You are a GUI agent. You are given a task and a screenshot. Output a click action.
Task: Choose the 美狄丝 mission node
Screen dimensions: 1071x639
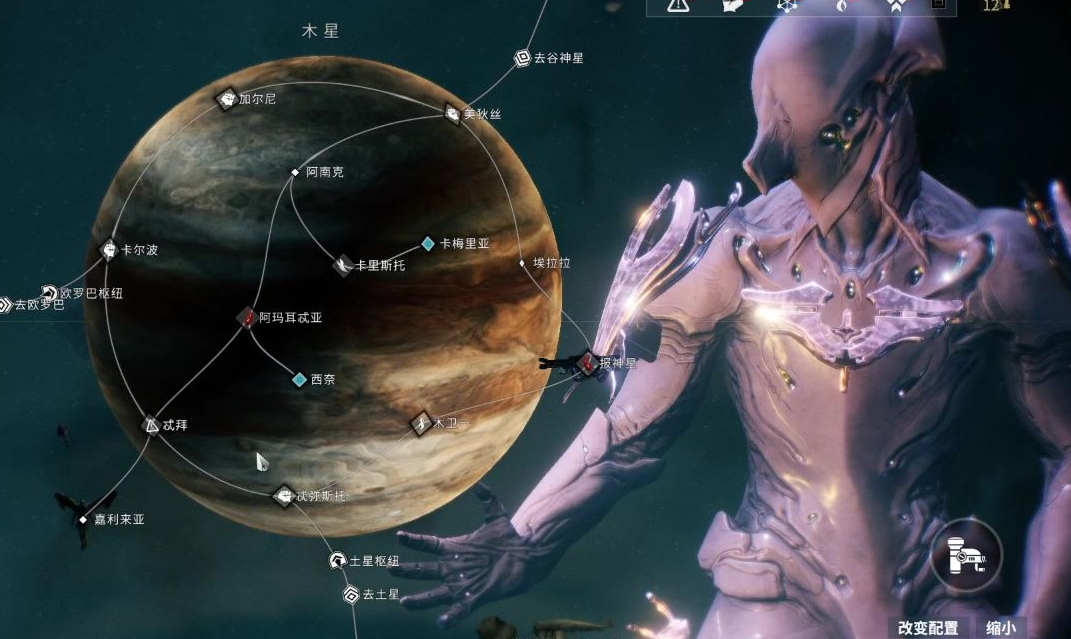point(452,114)
